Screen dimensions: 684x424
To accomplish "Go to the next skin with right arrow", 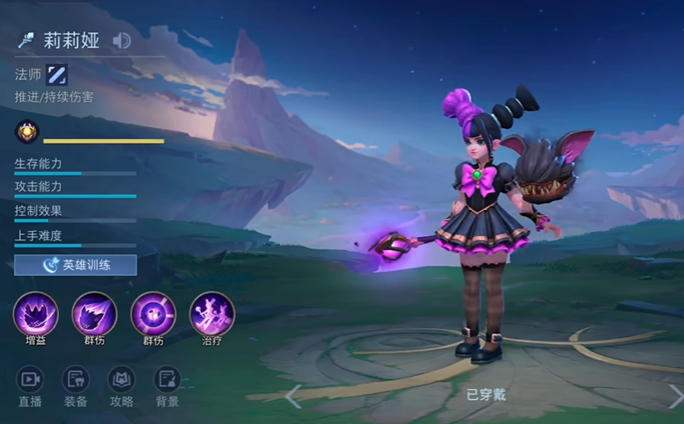I will (674, 396).
